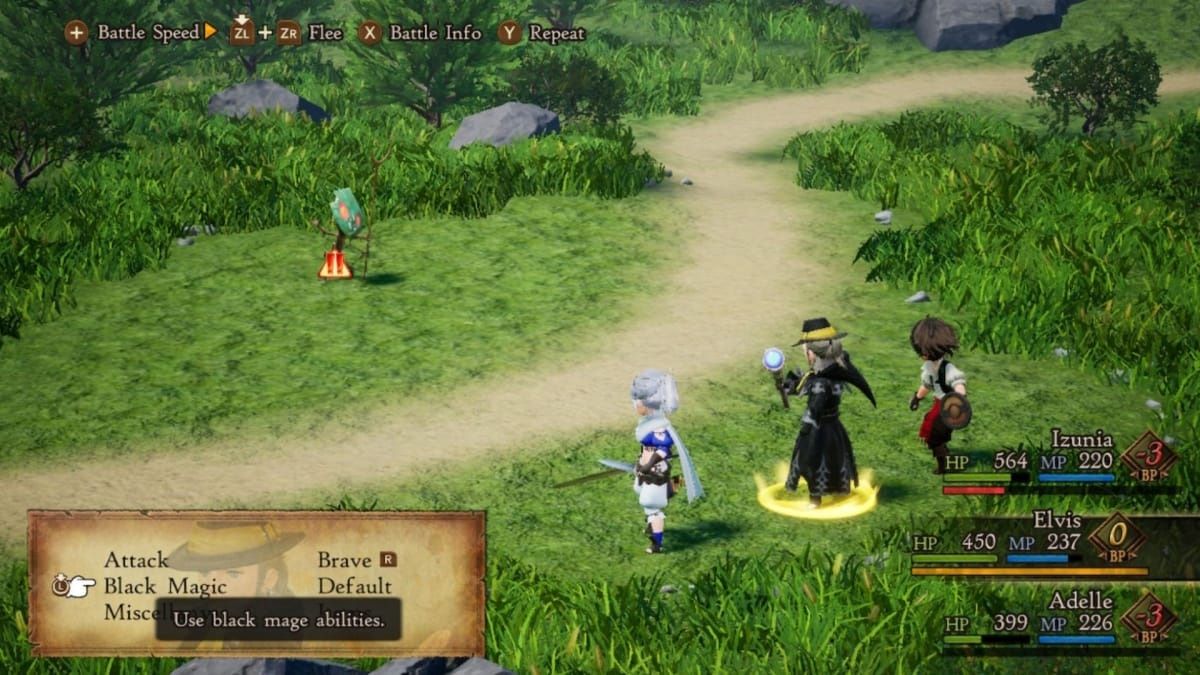Image resolution: width=1200 pixels, height=675 pixels.
Task: Select the Attack command
Action: click(136, 560)
